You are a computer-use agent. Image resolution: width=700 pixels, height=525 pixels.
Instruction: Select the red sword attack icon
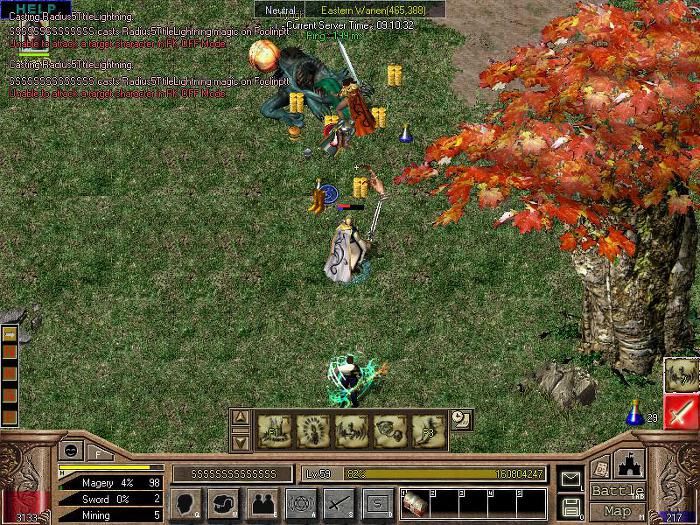[x=681, y=412]
